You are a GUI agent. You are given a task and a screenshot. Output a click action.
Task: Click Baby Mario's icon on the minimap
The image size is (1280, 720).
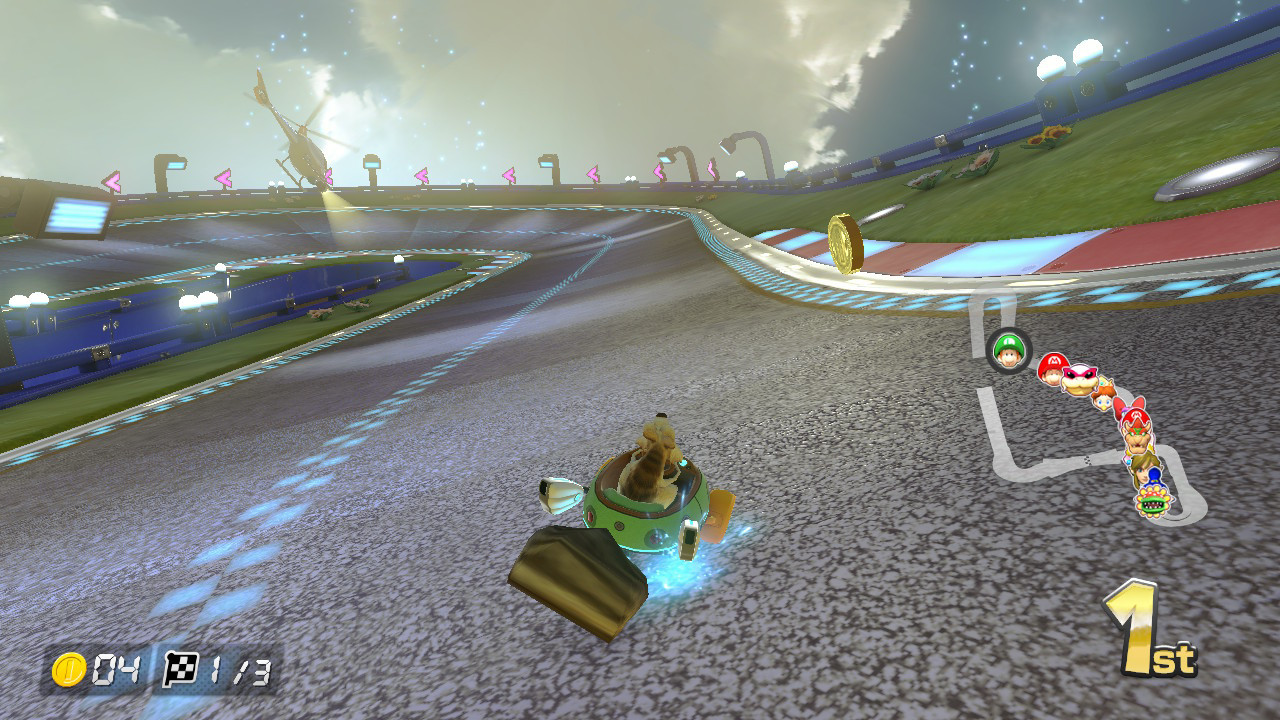1050,370
